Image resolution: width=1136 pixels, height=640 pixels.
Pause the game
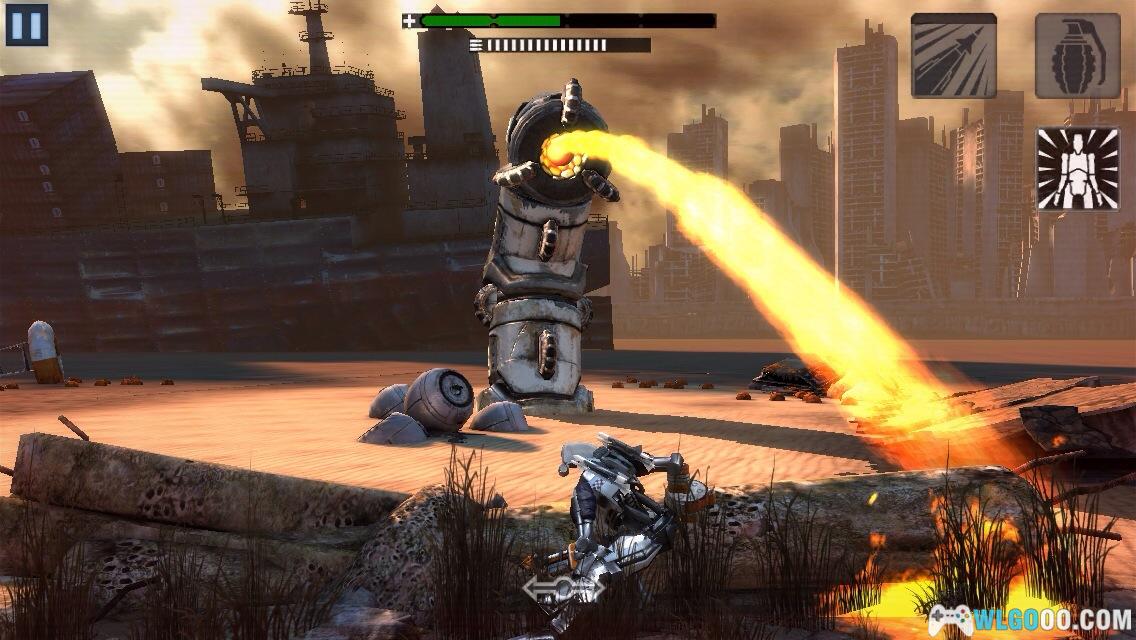(27, 25)
